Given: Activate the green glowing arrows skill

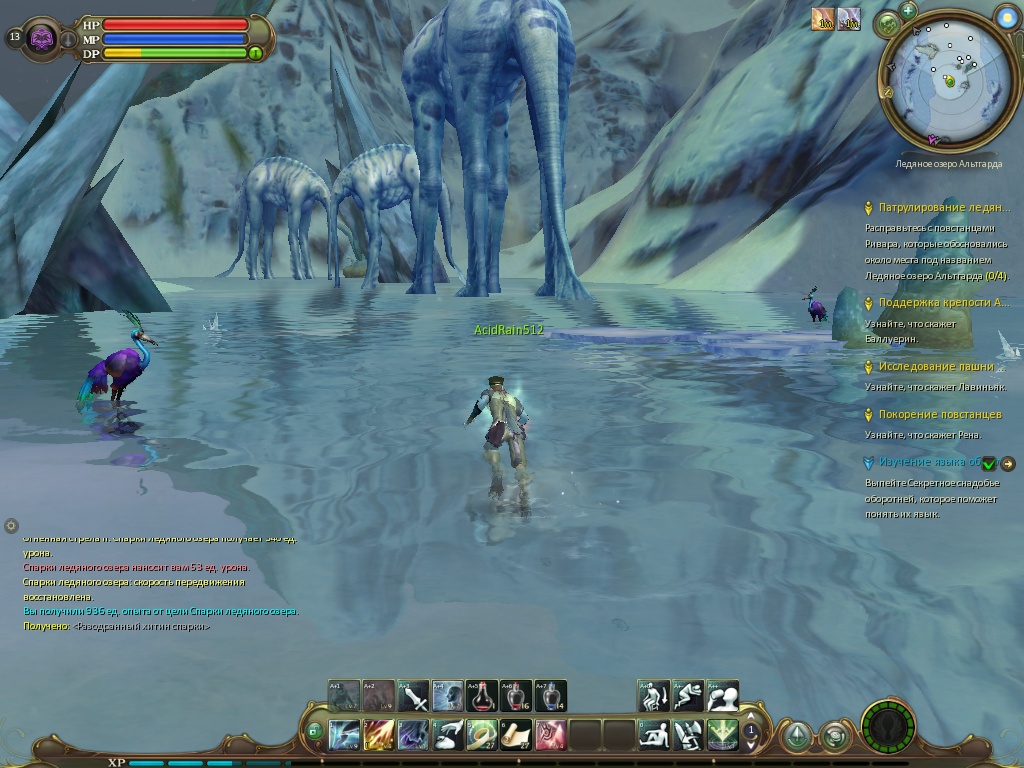Looking at the screenshot, I should coord(722,735).
